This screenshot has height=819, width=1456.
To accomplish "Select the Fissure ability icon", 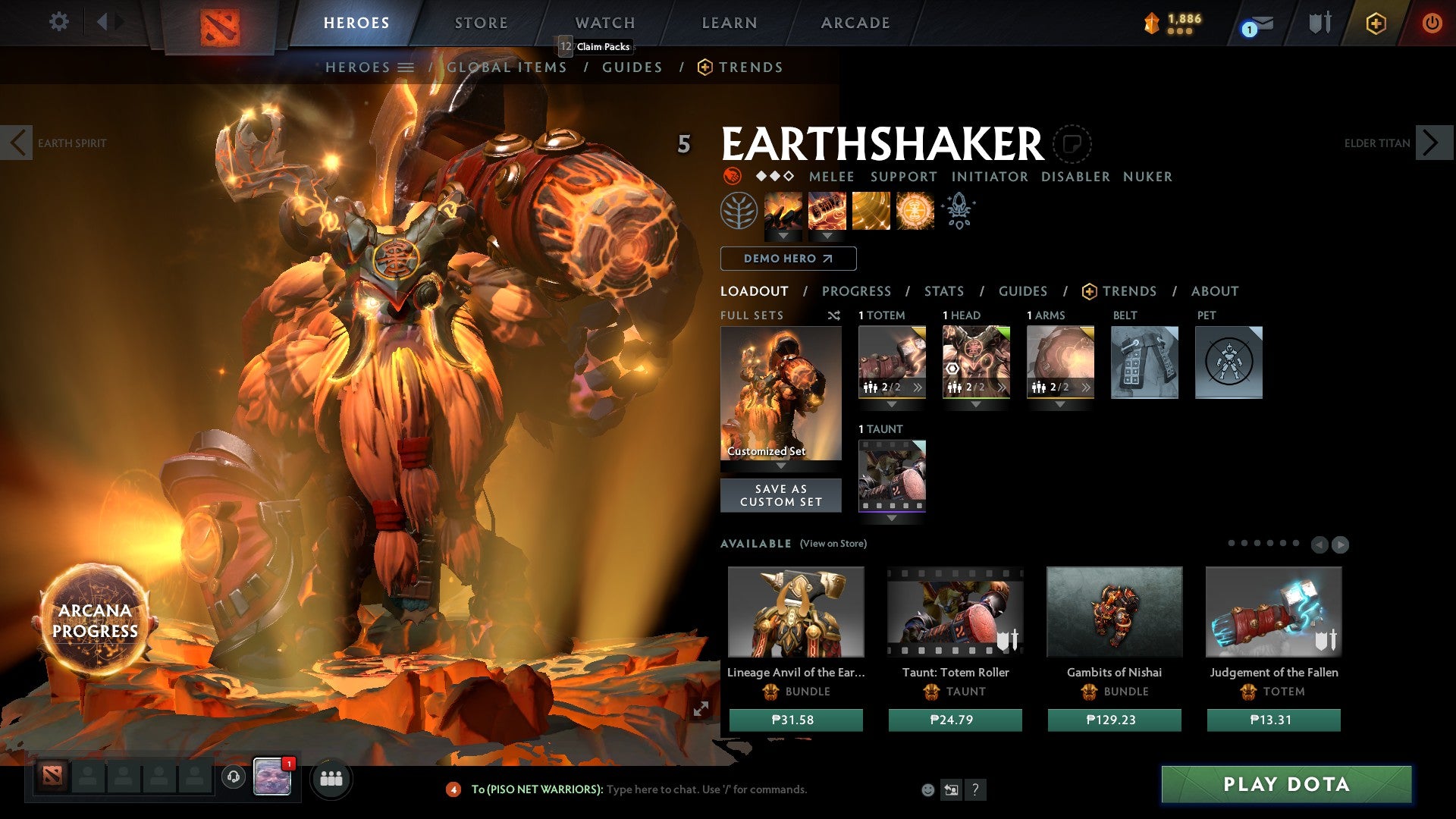I will pyautogui.click(x=784, y=211).
